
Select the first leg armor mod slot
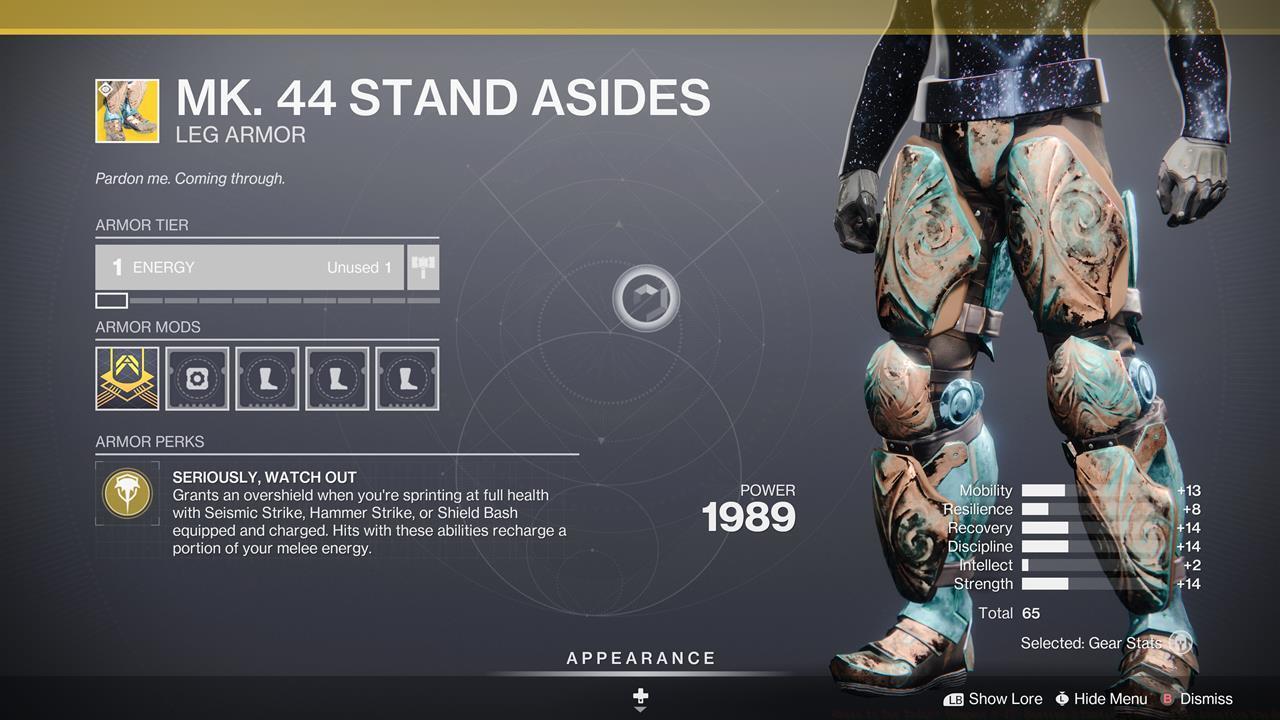click(267, 378)
